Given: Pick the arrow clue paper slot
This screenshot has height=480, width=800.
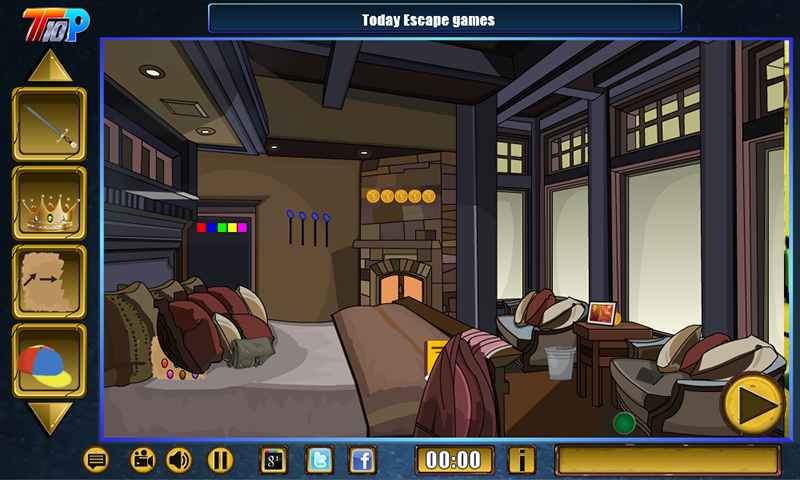Looking at the screenshot, I should 49,283.
